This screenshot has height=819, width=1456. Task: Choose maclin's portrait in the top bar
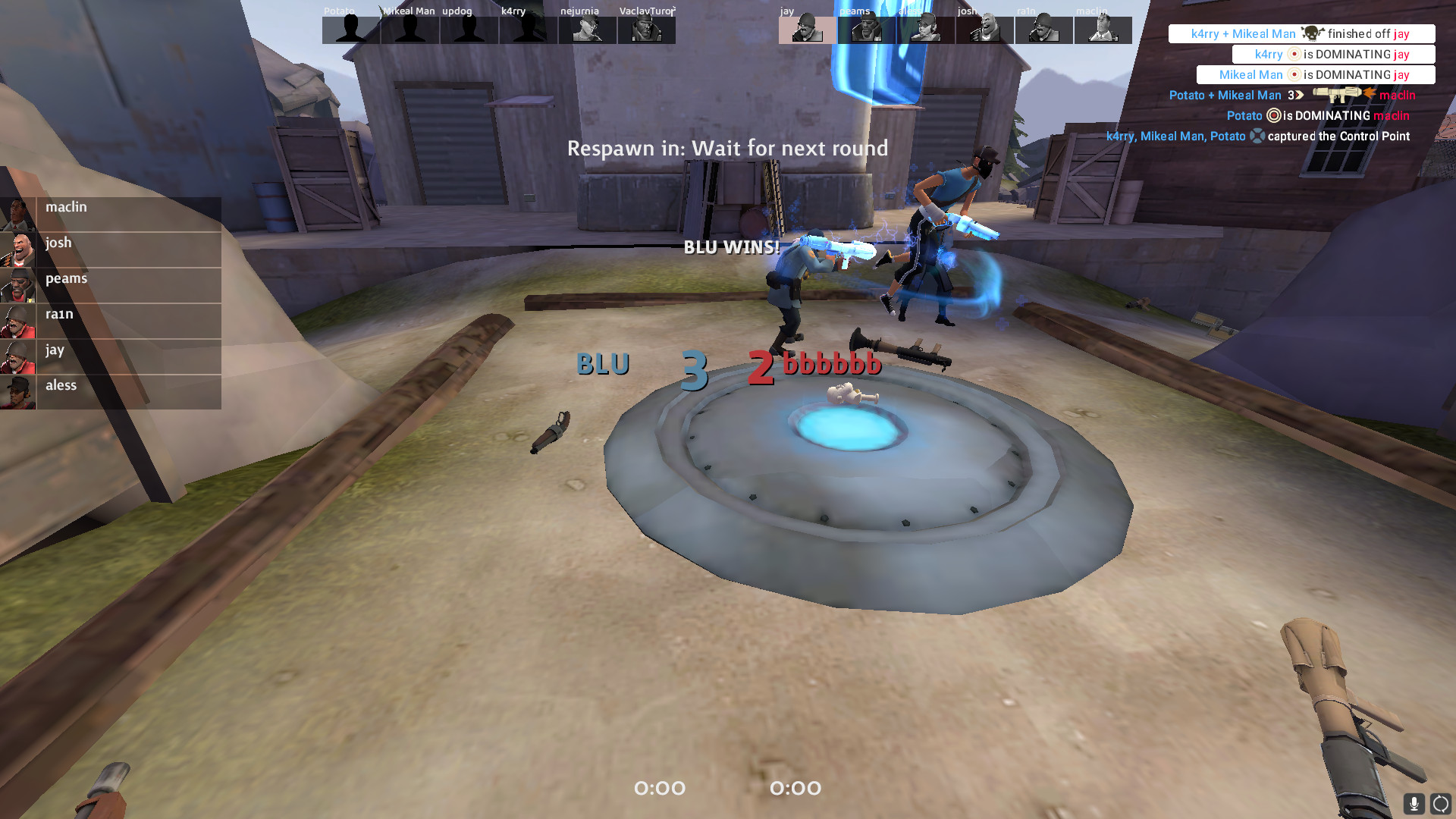(1103, 30)
